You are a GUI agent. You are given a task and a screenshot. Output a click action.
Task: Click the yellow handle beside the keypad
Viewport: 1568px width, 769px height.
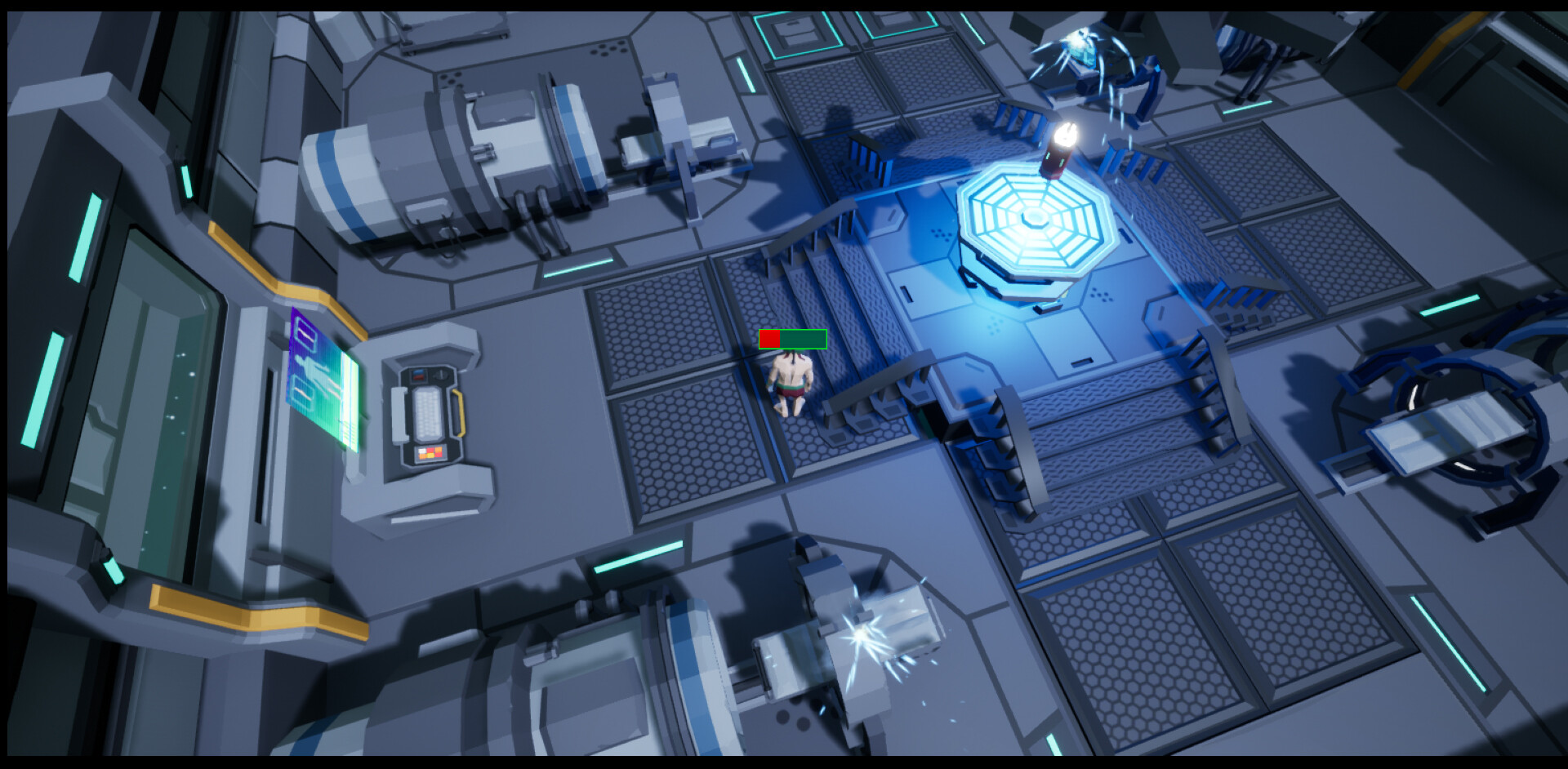(x=460, y=411)
